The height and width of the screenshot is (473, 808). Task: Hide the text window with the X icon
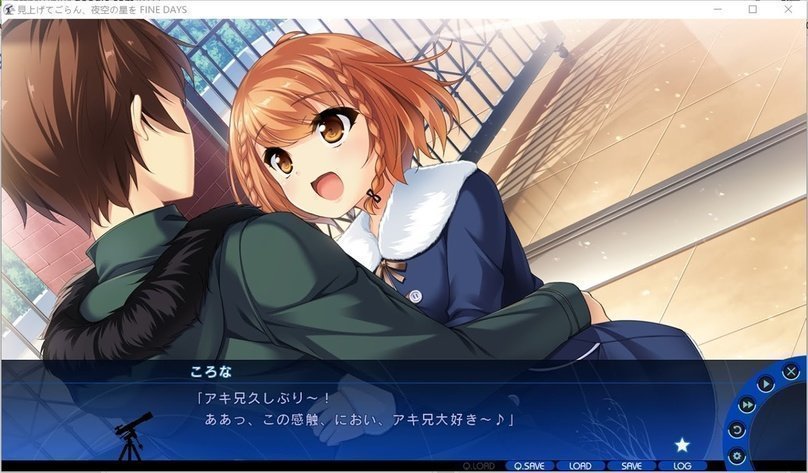[792, 372]
